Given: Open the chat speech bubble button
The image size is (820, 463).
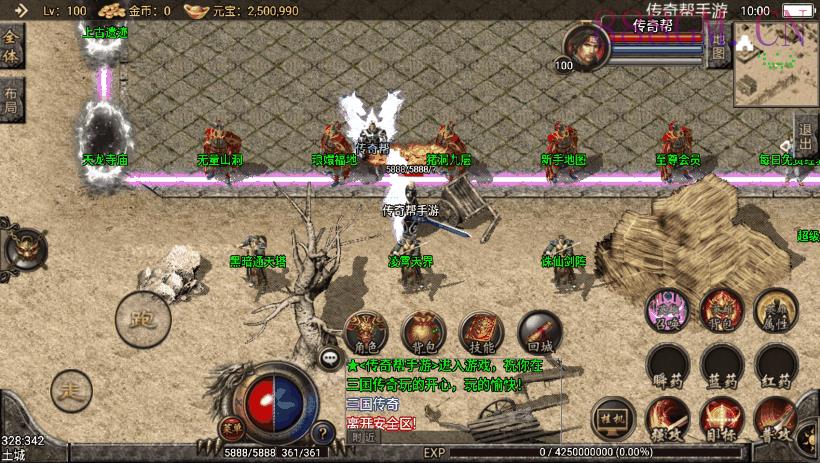Looking at the screenshot, I should tap(329, 357).
